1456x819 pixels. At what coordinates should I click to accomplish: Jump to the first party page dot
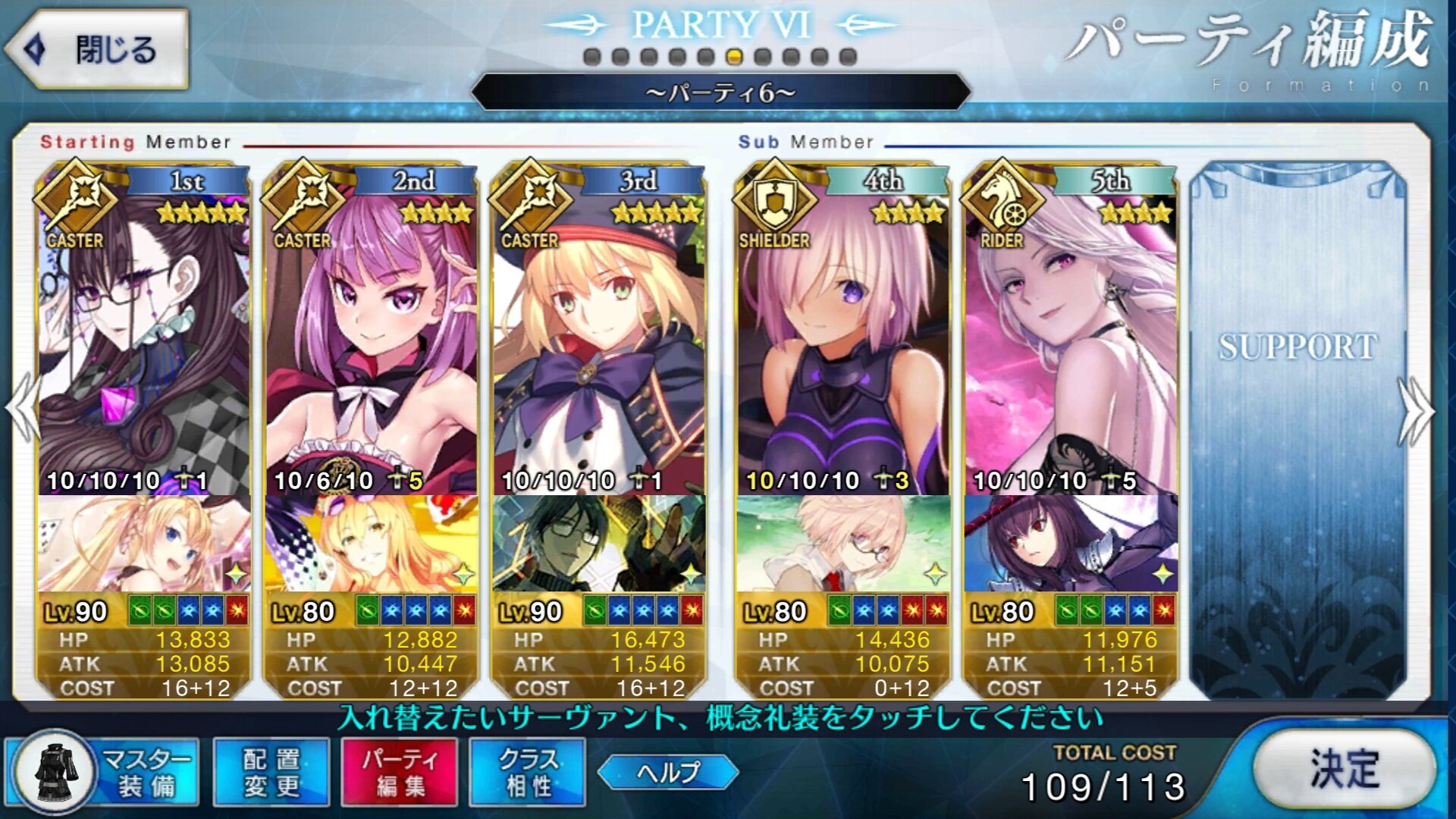click(x=593, y=57)
